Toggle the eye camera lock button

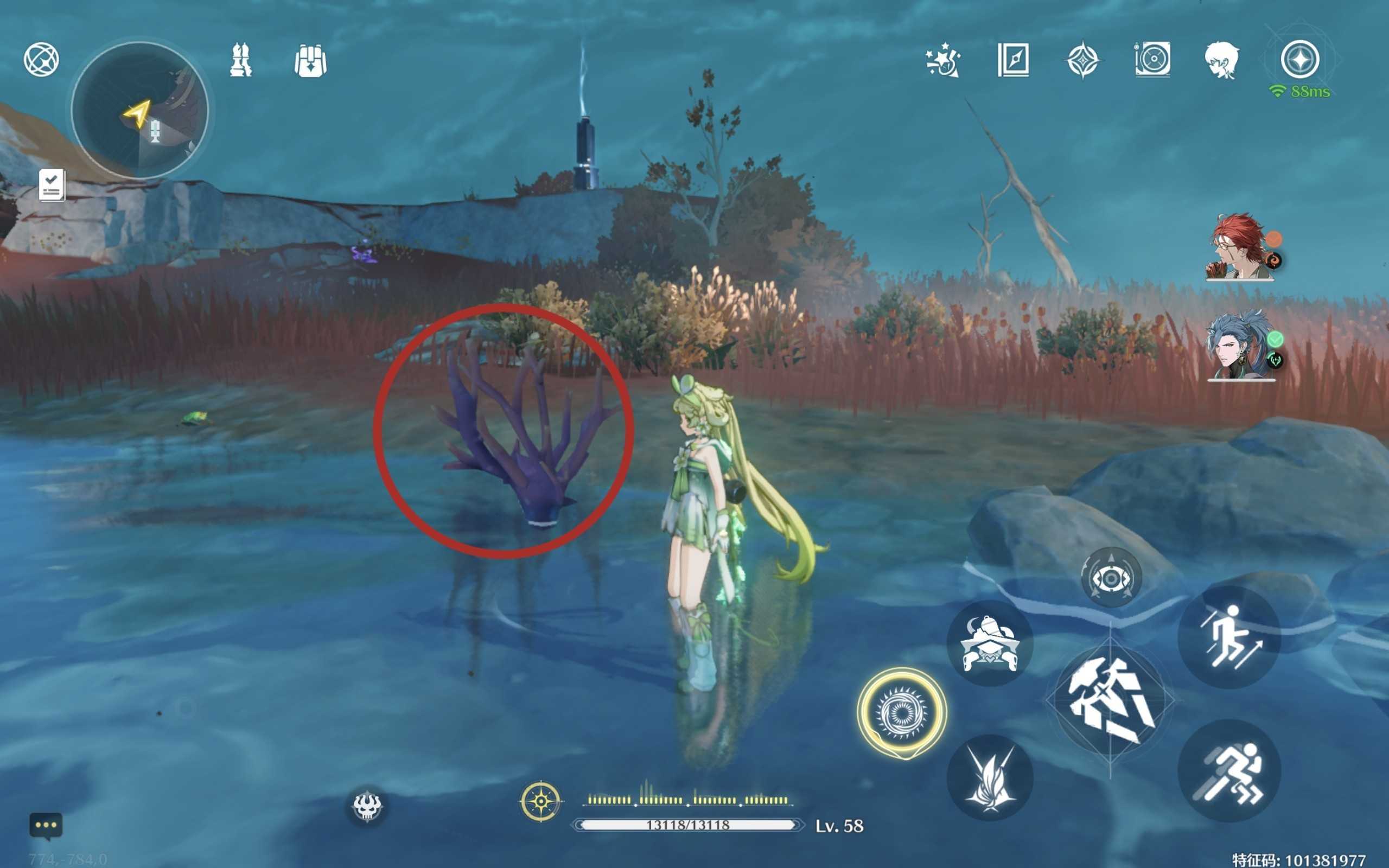[1111, 578]
